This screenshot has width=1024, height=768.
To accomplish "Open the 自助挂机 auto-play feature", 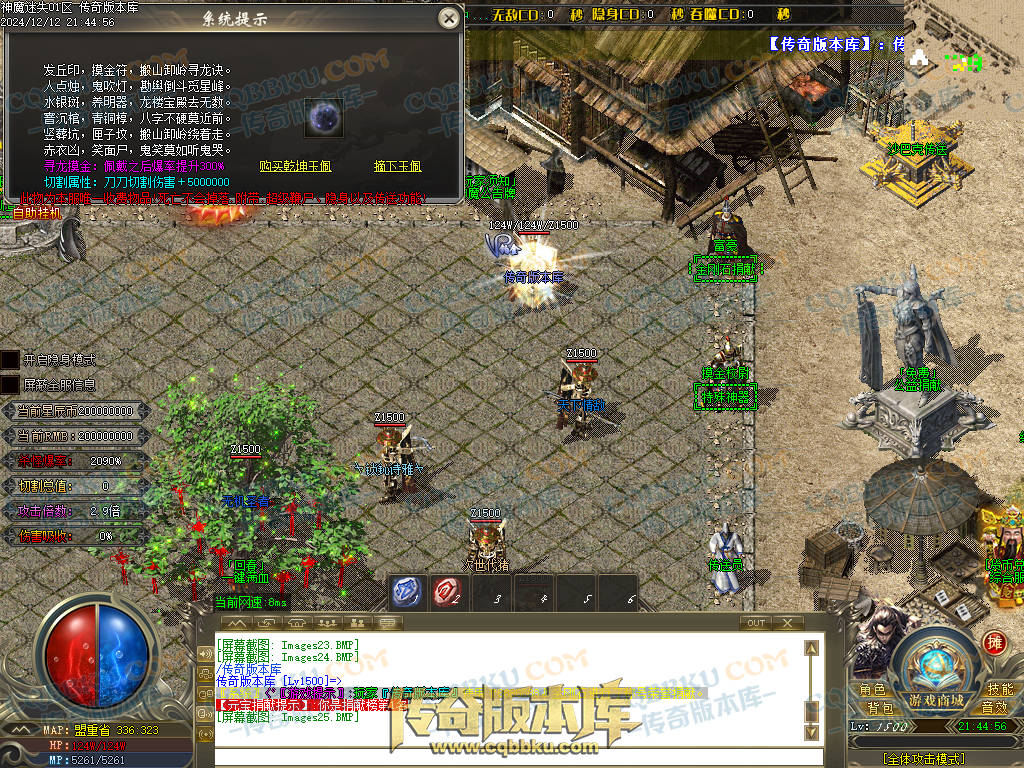I will tap(36, 213).
